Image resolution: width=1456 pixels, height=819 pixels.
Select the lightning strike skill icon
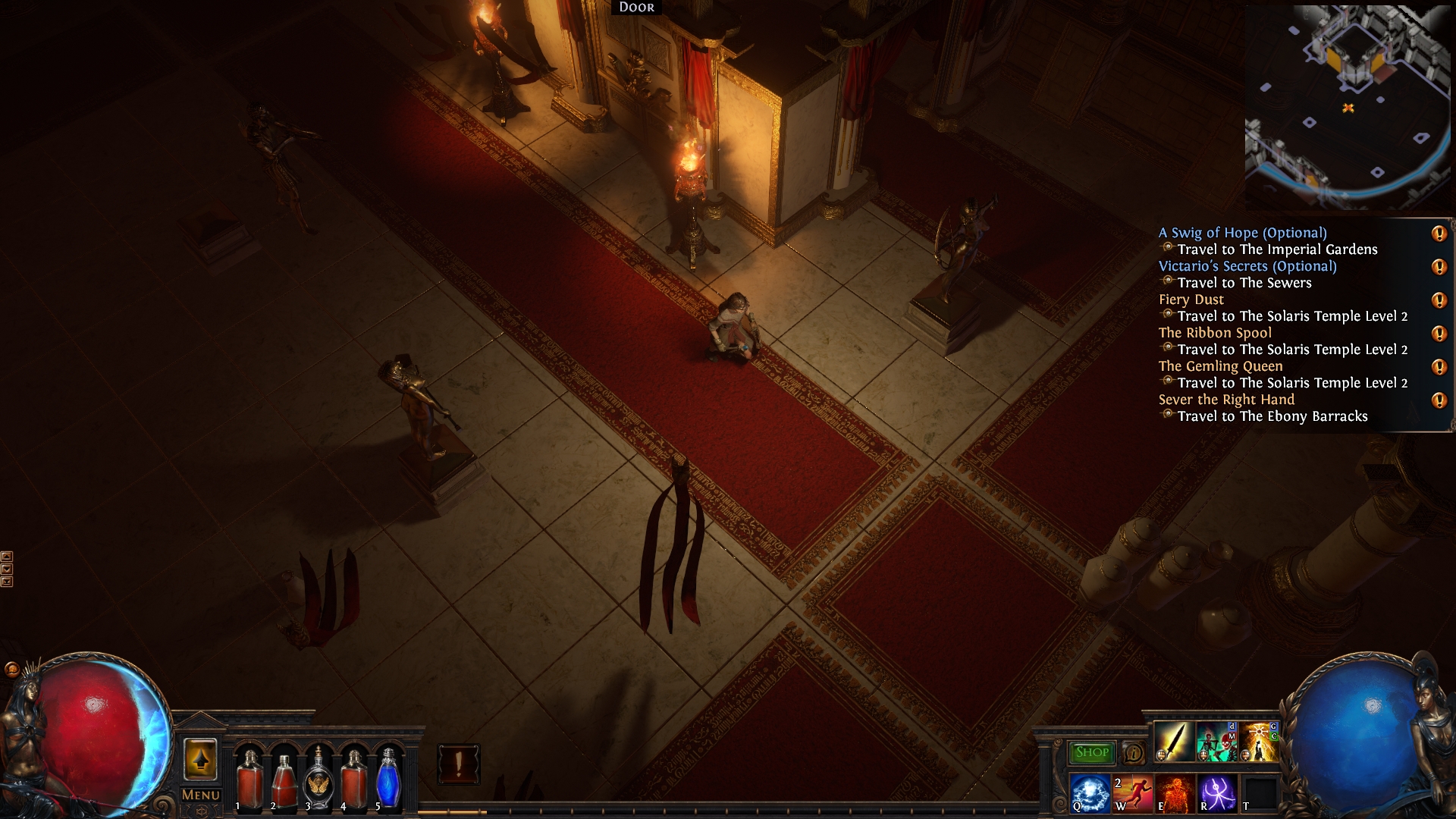(1259, 742)
